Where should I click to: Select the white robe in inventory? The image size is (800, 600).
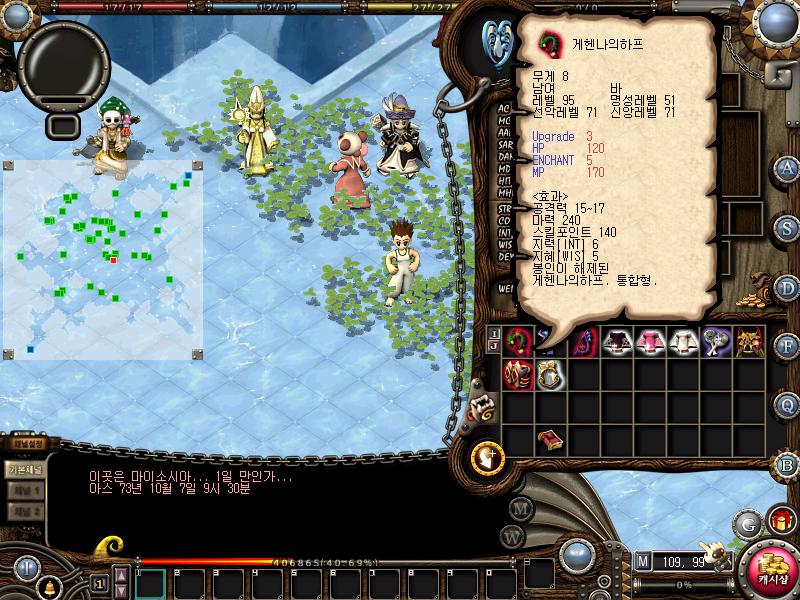(683, 342)
